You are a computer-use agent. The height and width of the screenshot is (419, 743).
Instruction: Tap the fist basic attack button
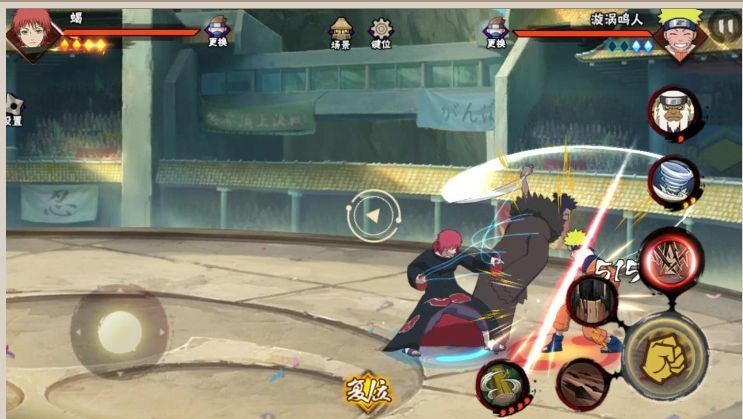tap(664, 354)
